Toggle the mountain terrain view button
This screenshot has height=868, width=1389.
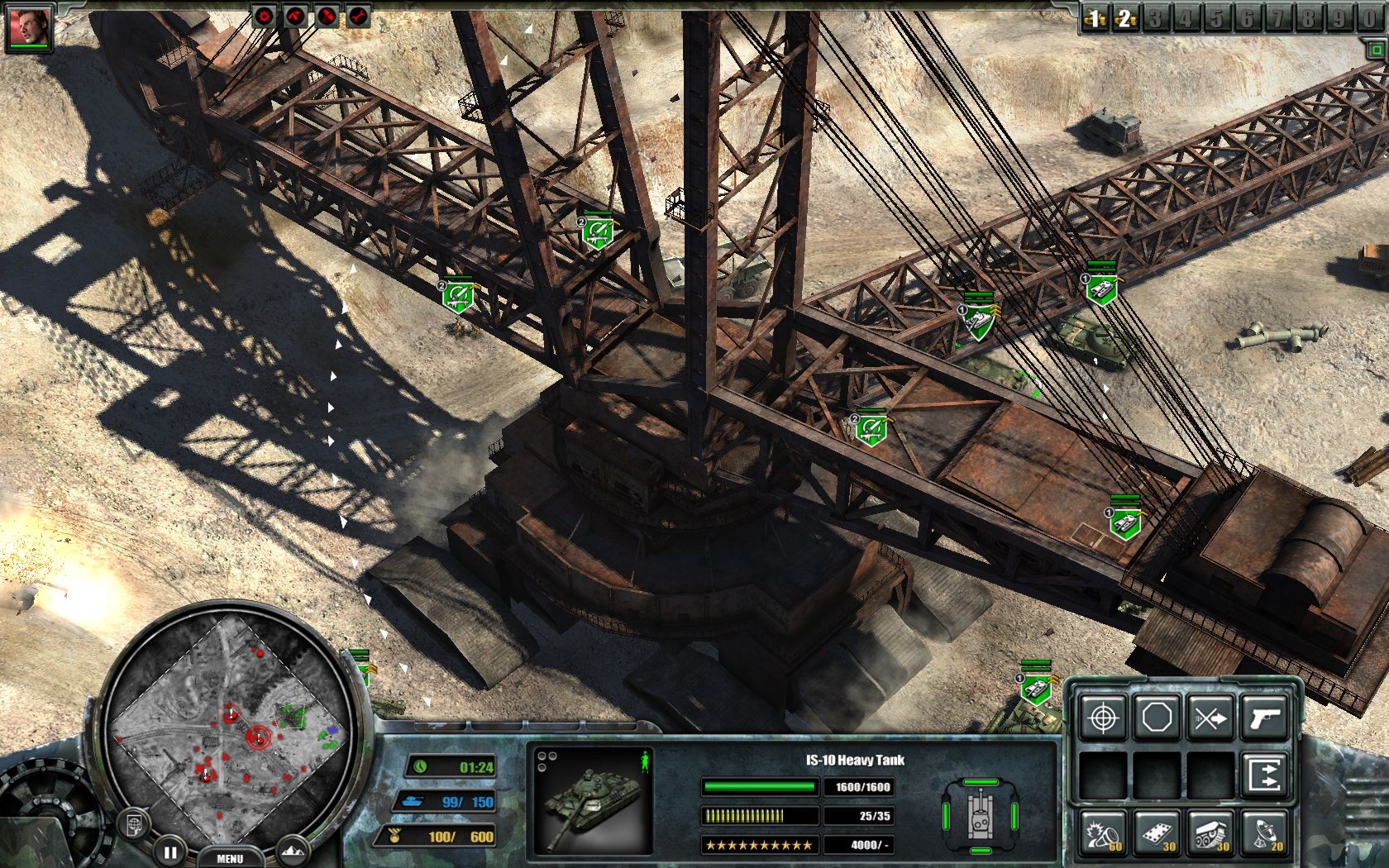[294, 850]
